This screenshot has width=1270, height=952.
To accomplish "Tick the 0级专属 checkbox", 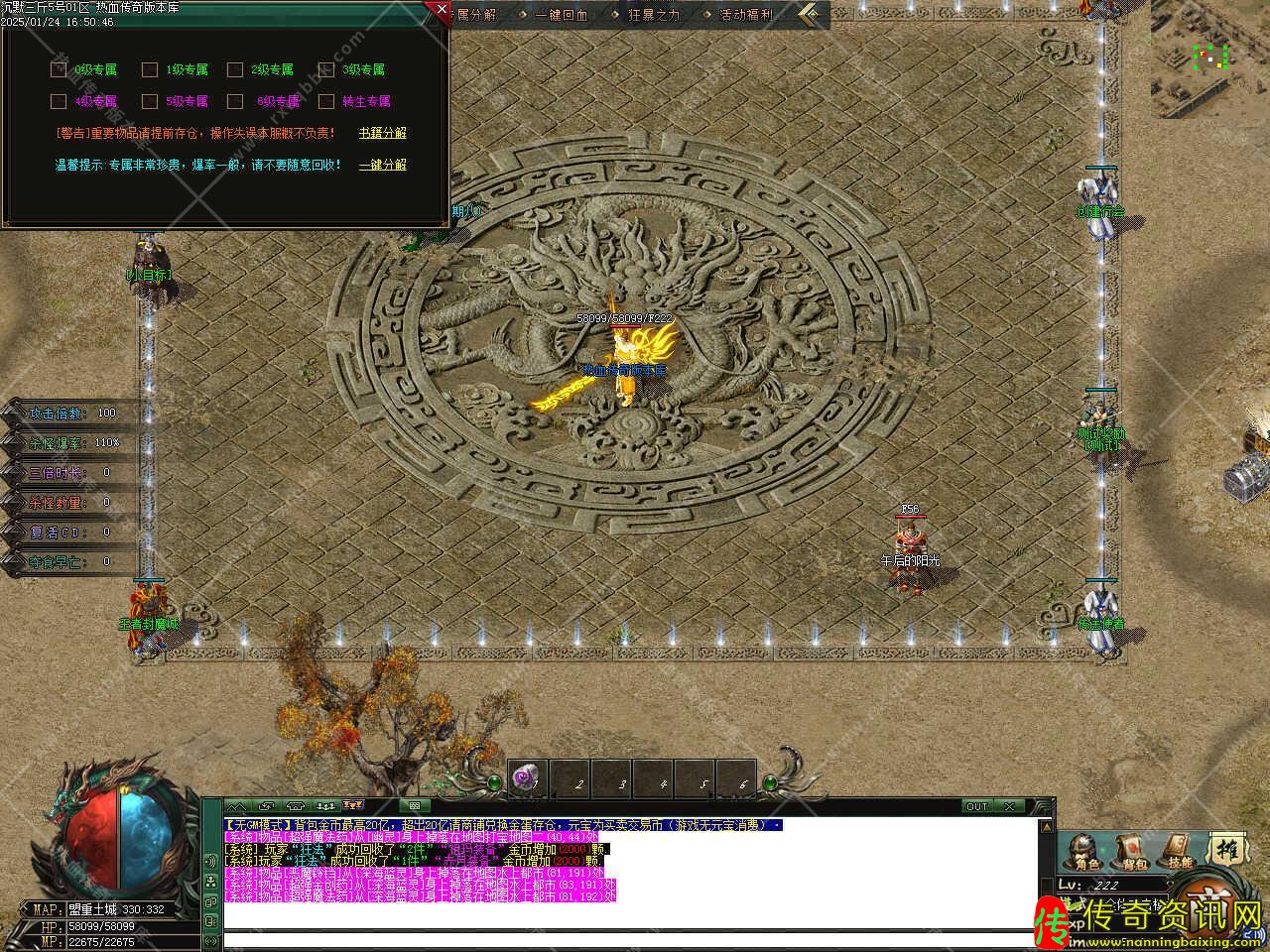I will [x=58, y=69].
